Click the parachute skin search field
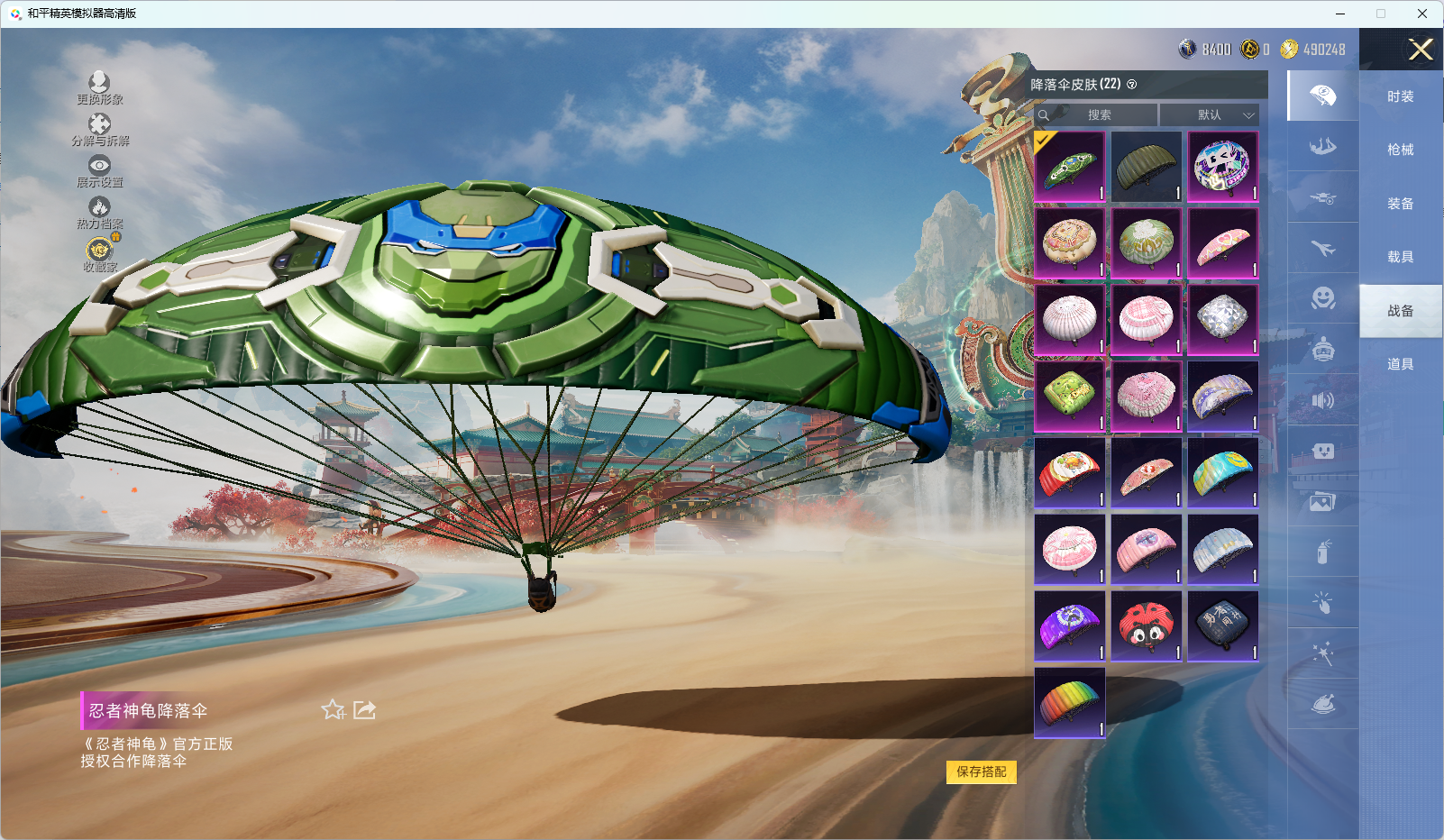Image resolution: width=1444 pixels, height=840 pixels. pyautogui.click(x=1097, y=114)
